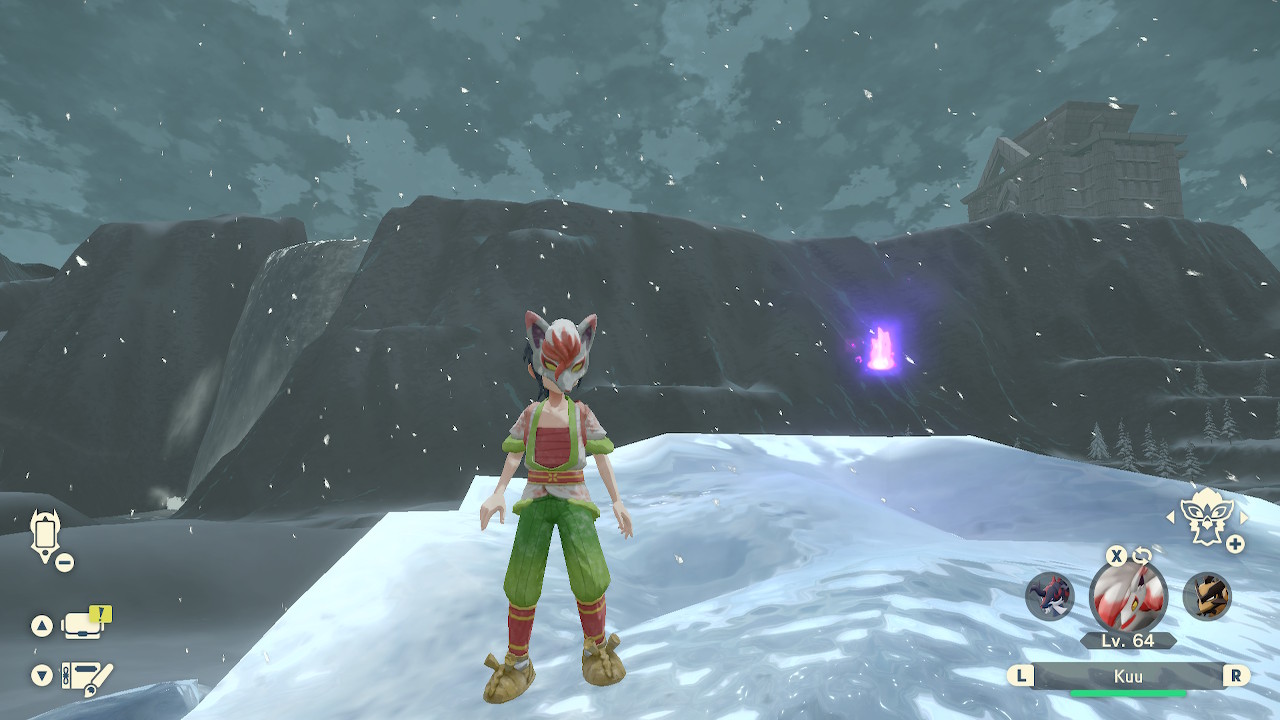
Task: Cycle to the previous ride with left arrow
Action: 1171,517
